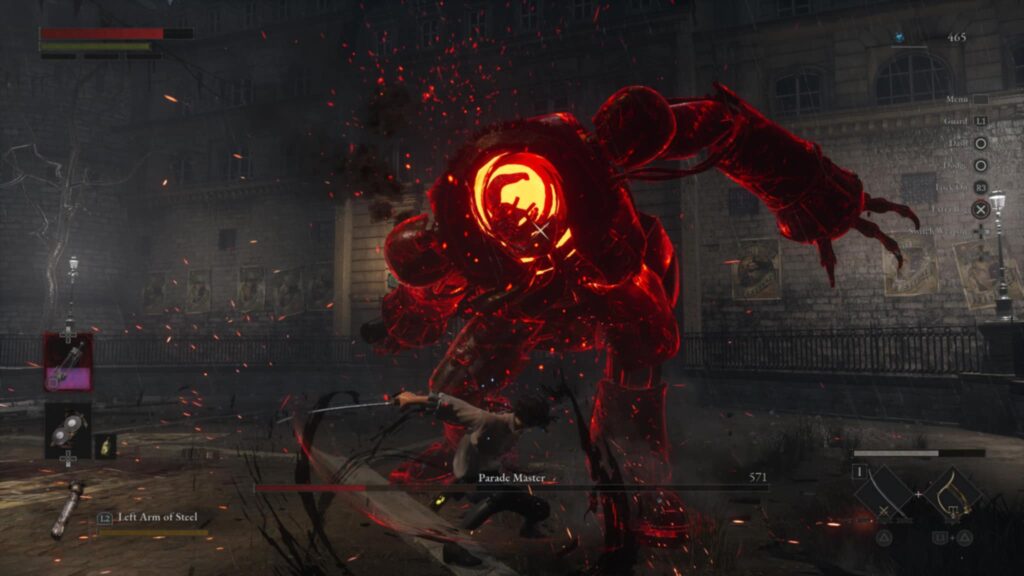This screenshot has width=1024, height=576.
Task: Select the curved blade weapon slot
Action: [884, 494]
